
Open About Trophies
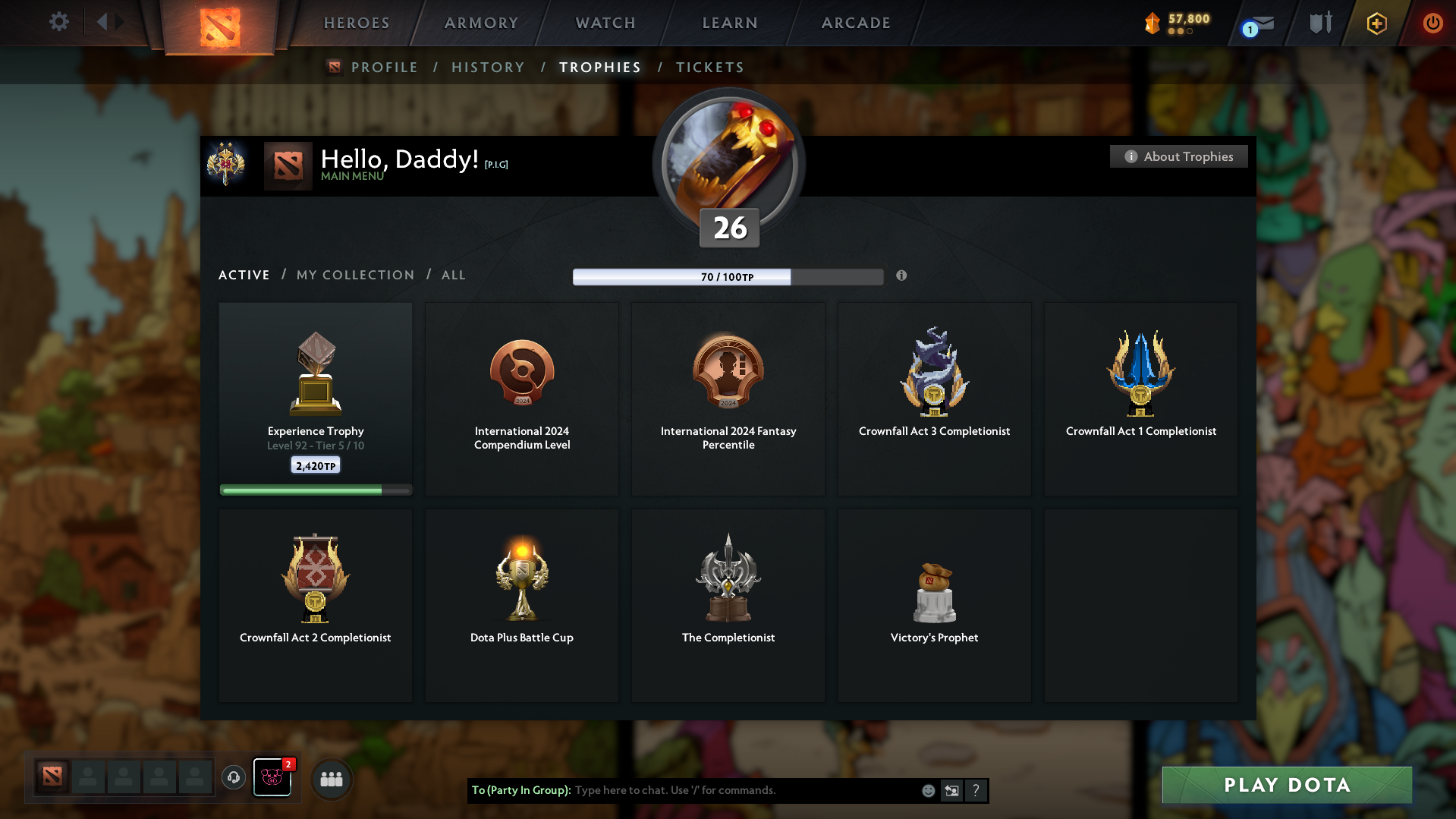[x=1178, y=156]
